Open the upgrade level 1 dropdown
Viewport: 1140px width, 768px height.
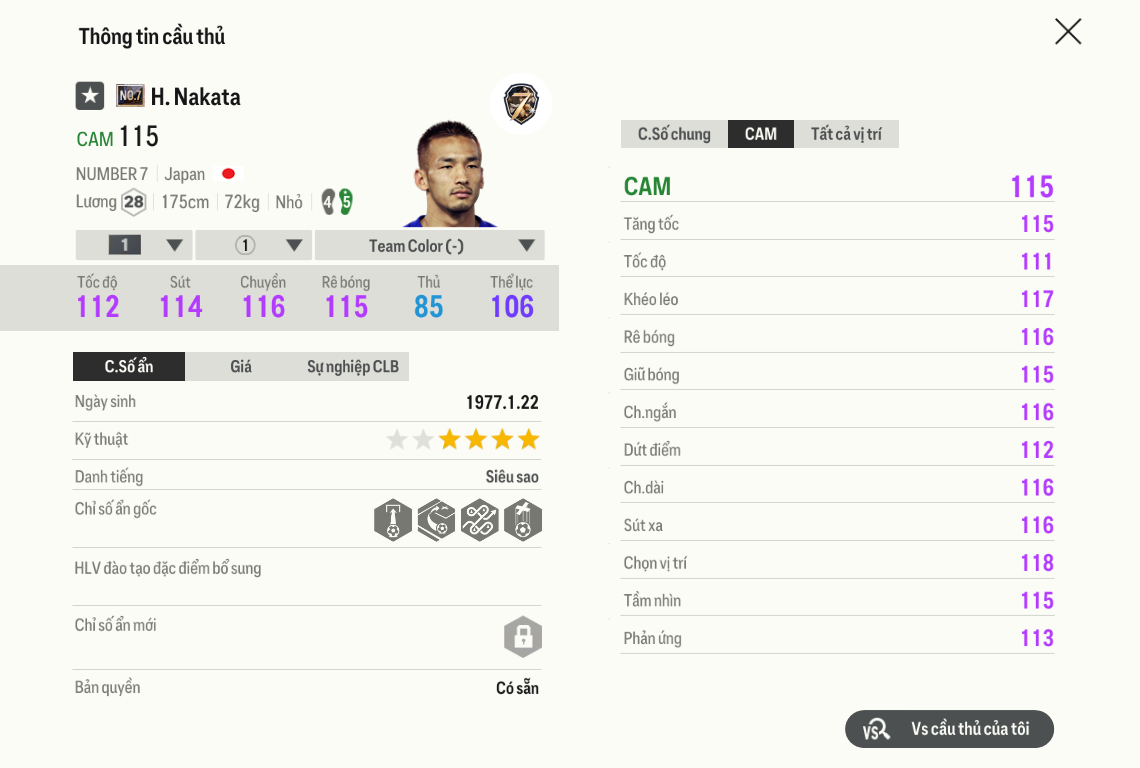click(134, 246)
